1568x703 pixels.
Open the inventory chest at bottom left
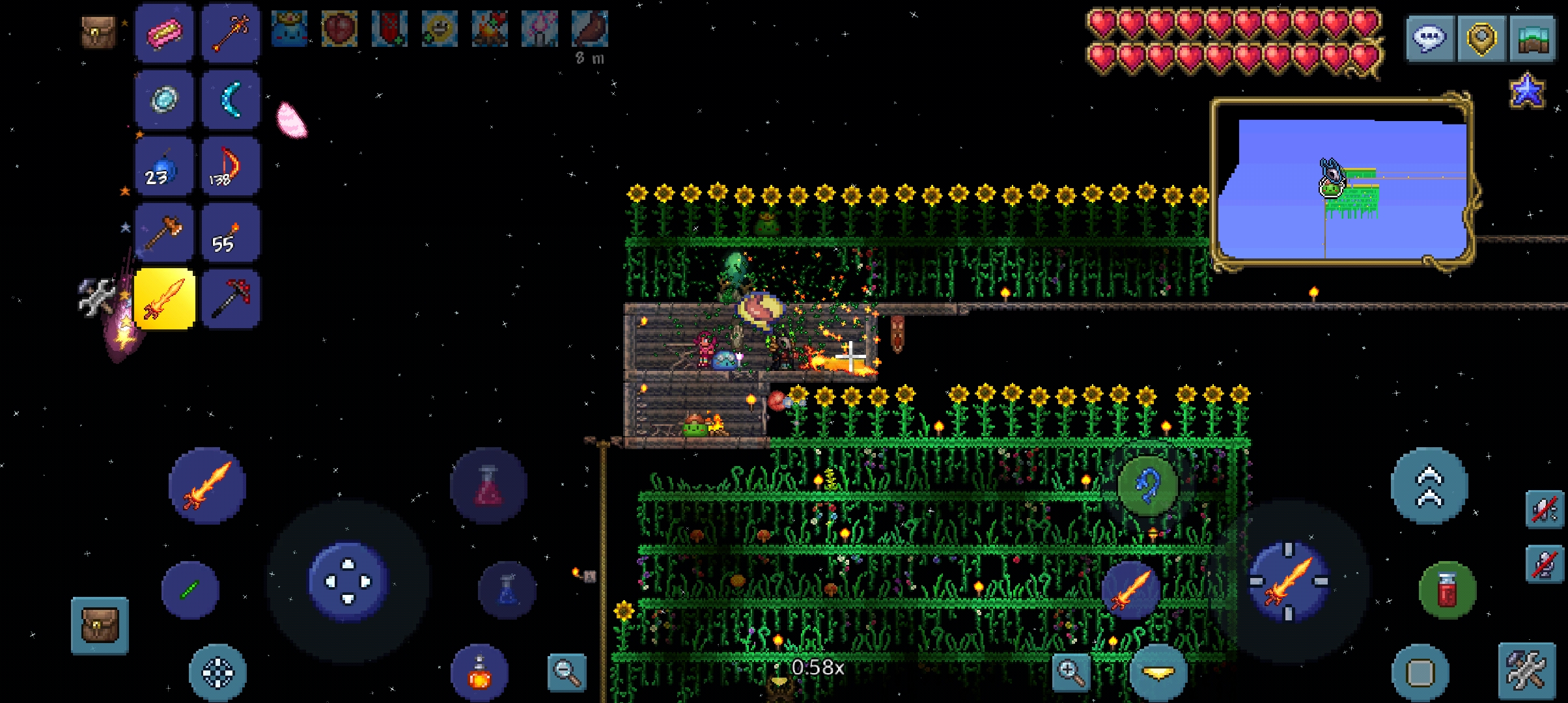[x=100, y=626]
